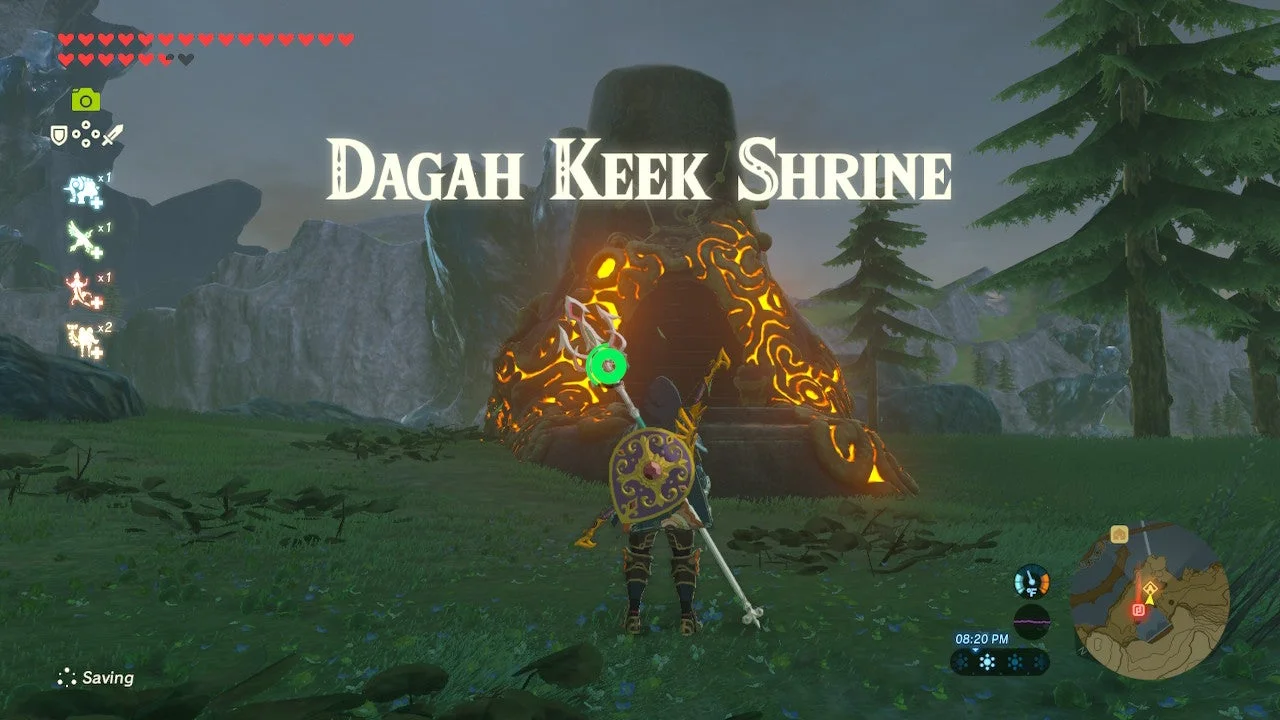Select the blue champion ability icon
The image size is (1280, 720).
click(x=80, y=189)
